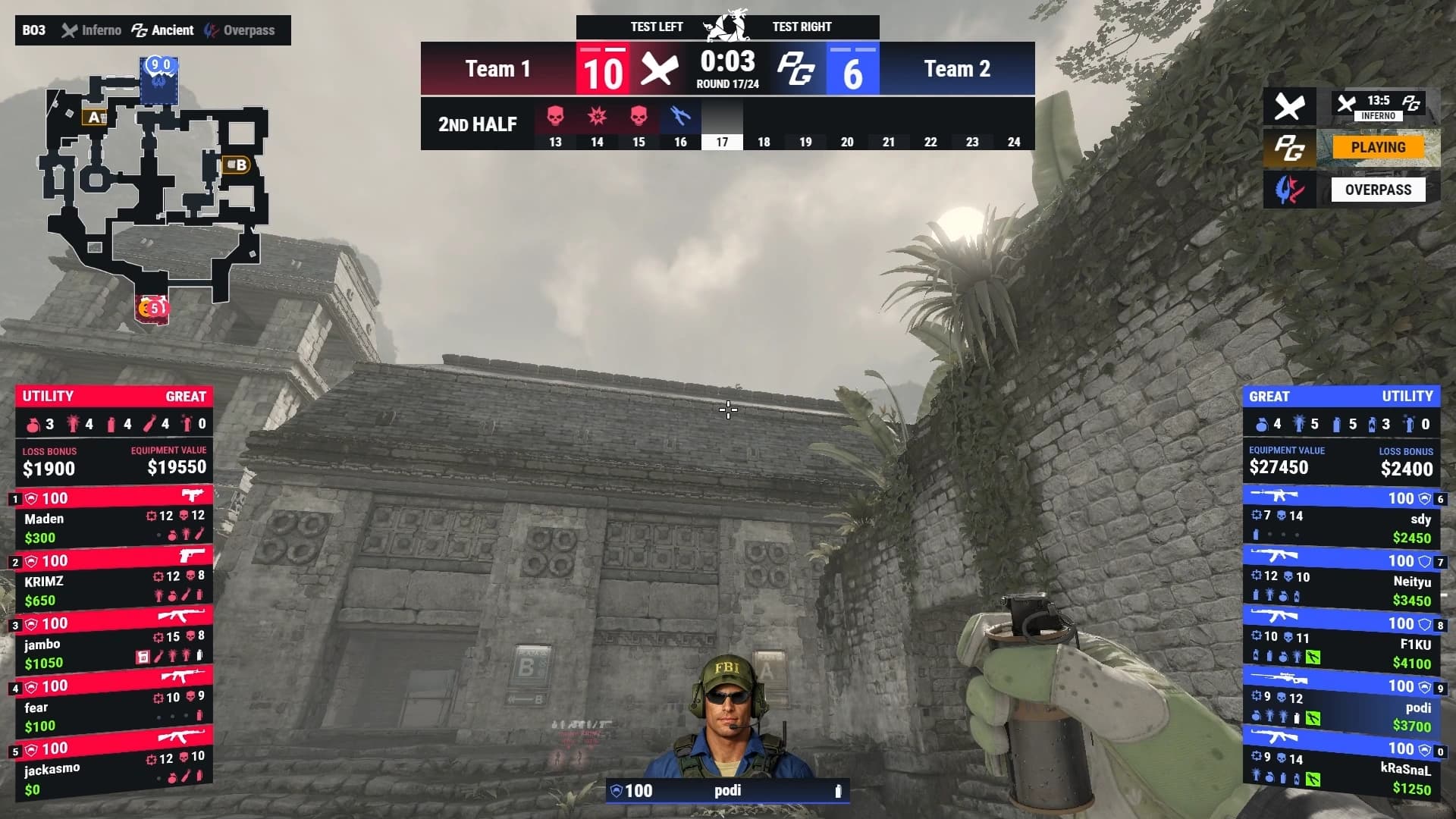Viewport: 1456px width, 819px height.
Task: Select KRIMZ in the red team list
Action: 114,582
